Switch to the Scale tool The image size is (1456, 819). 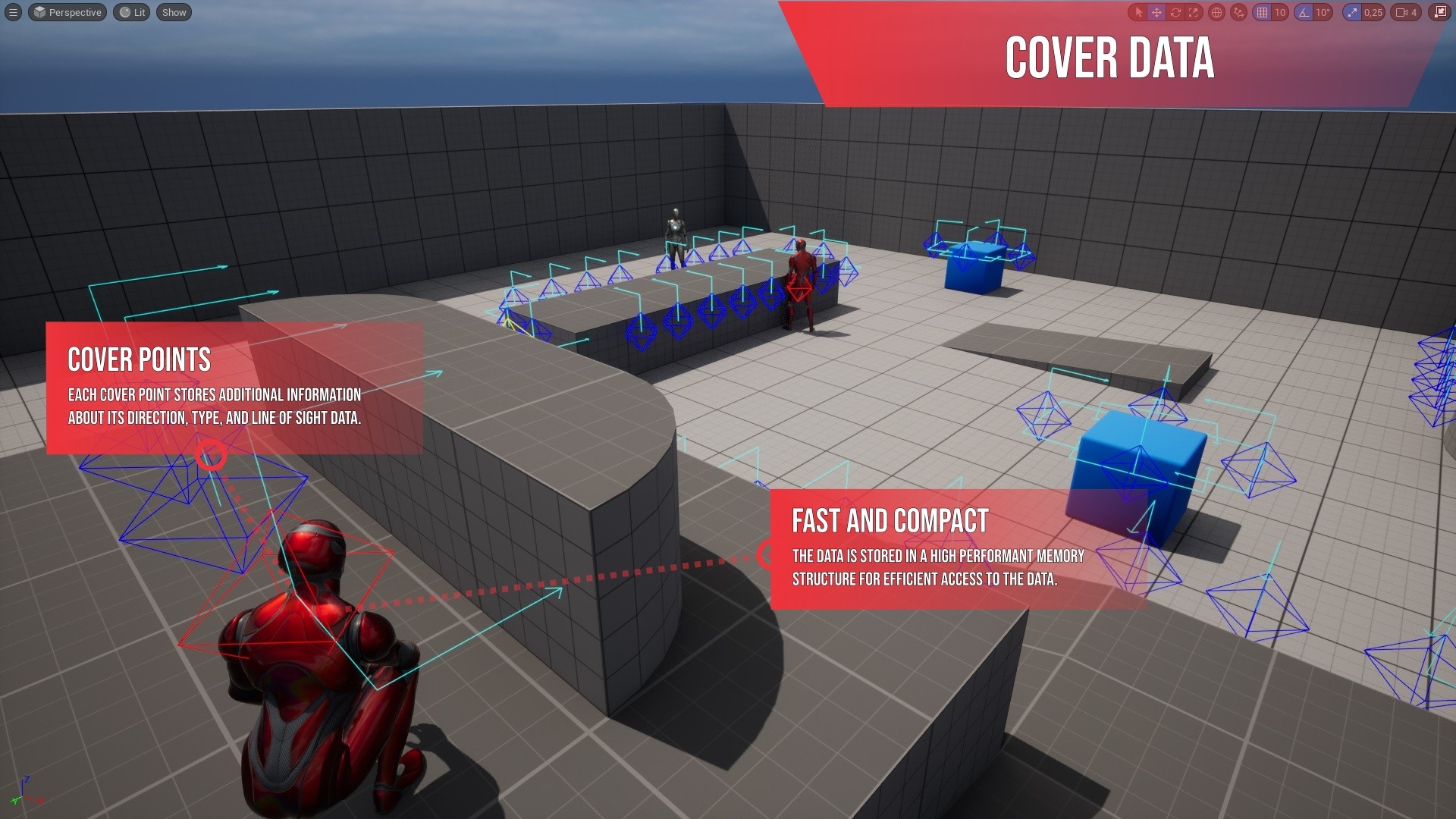click(1192, 12)
